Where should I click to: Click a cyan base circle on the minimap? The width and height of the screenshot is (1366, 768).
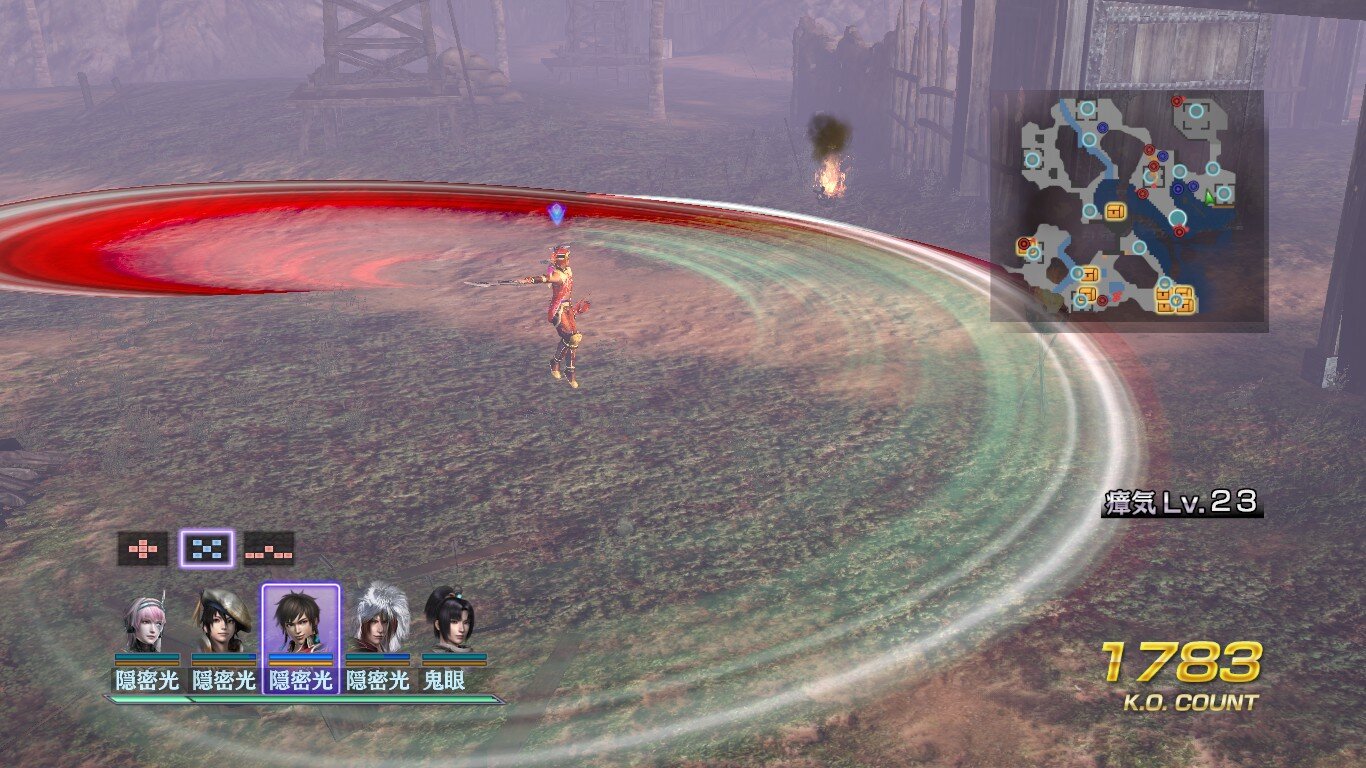(x=1086, y=107)
